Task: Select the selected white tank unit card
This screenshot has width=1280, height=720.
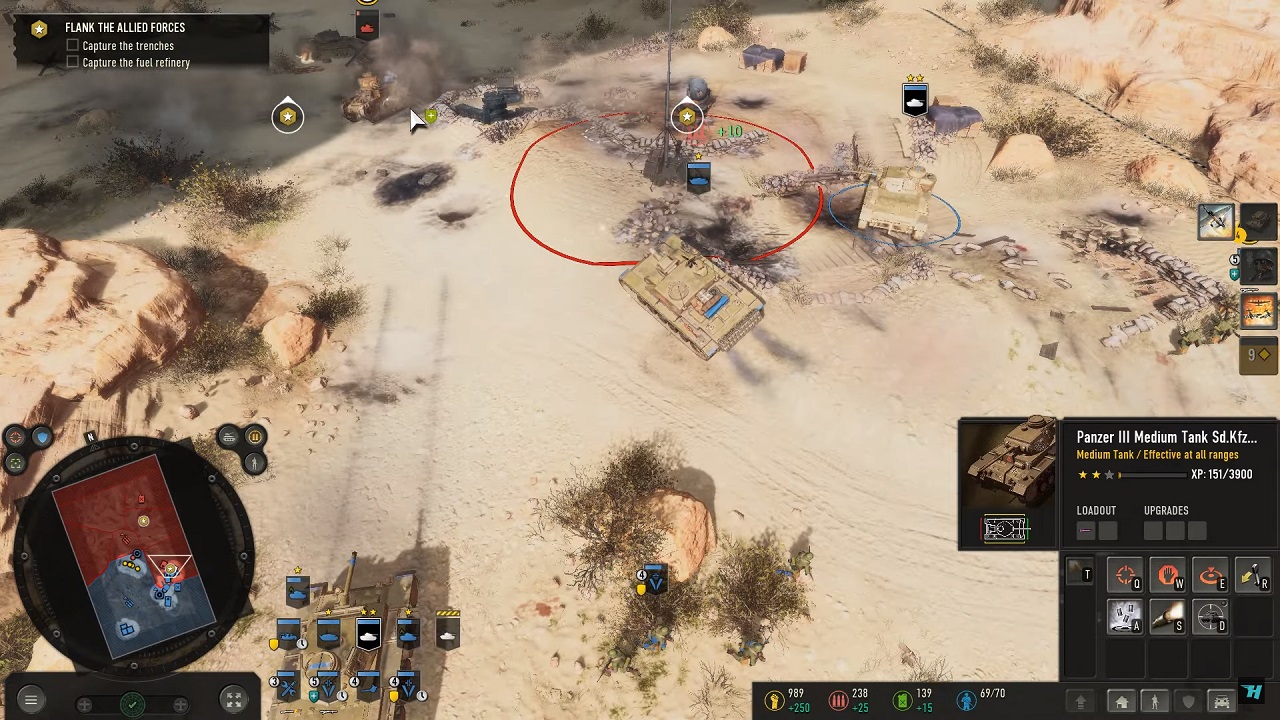Action: pyautogui.click(x=368, y=634)
